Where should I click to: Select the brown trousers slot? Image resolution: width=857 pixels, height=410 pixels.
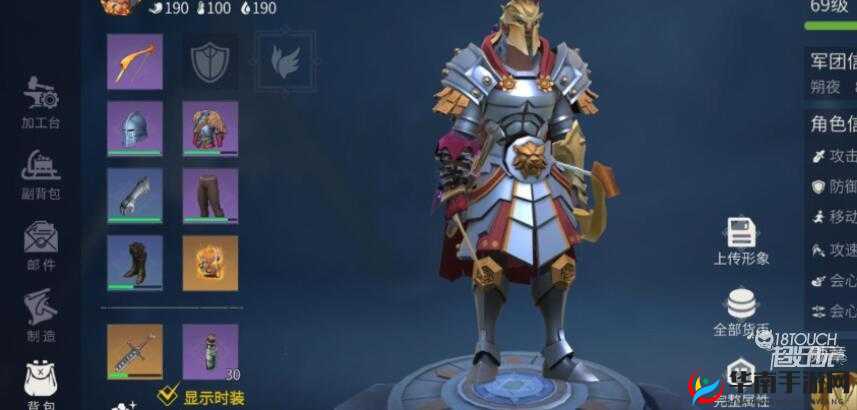[x=210, y=196]
